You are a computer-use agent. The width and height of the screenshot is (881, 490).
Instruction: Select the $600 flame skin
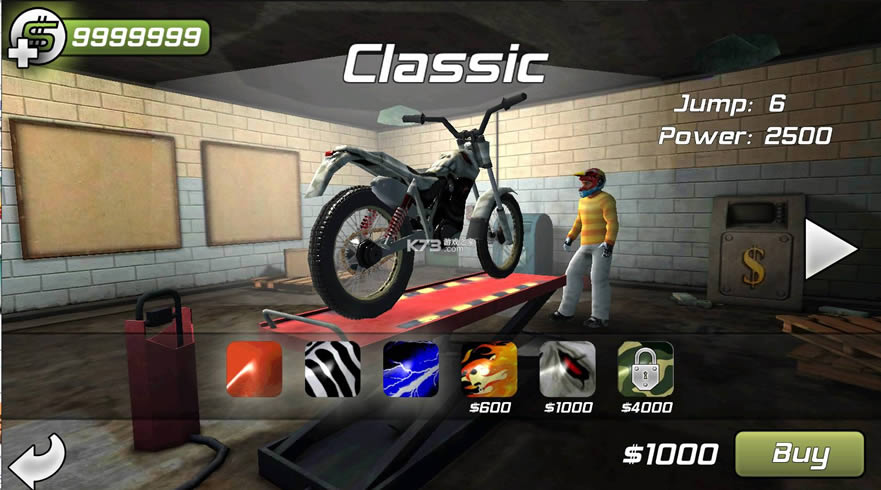pos(488,369)
